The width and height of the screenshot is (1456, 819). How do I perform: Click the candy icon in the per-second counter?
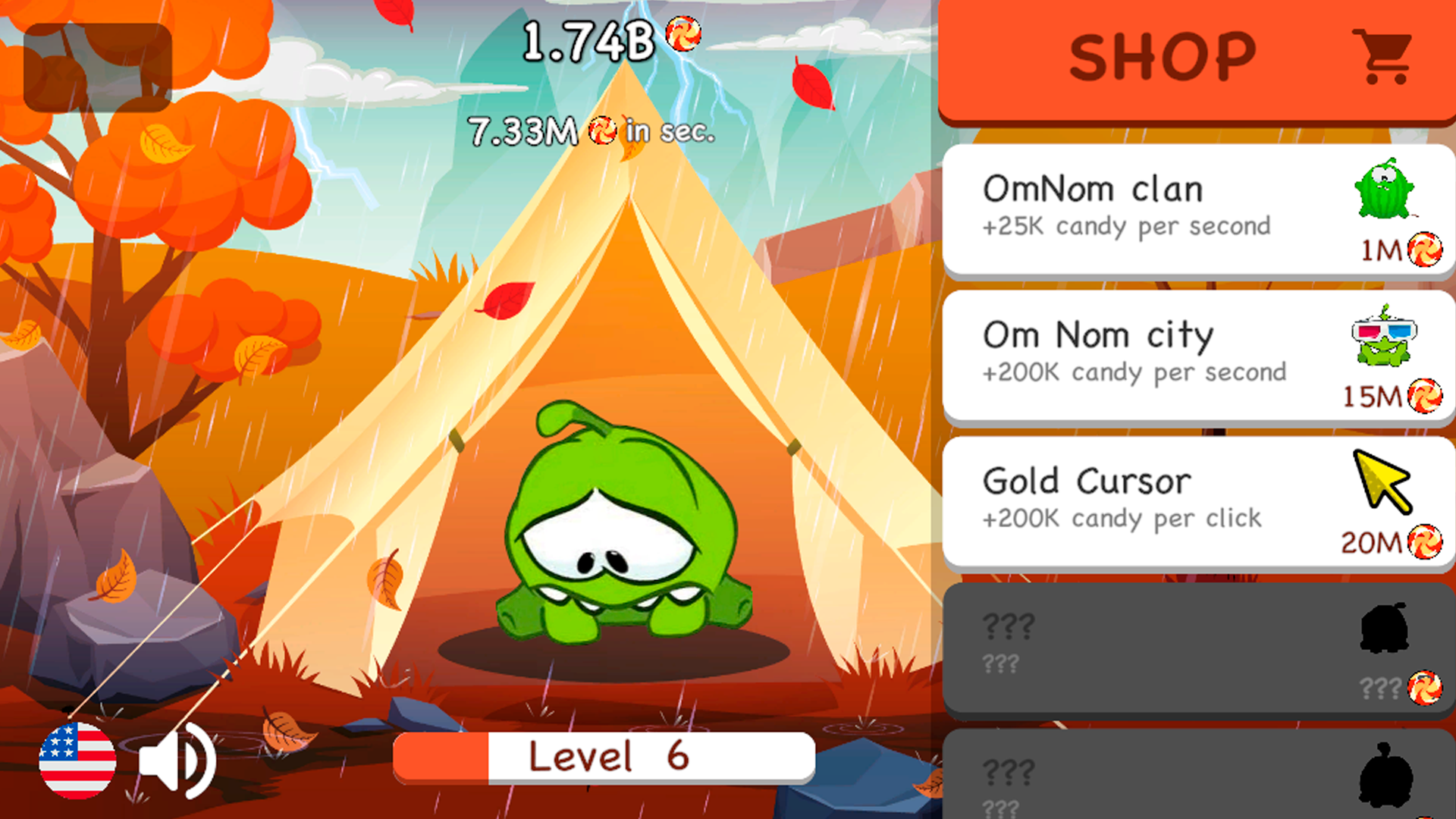click(x=603, y=130)
